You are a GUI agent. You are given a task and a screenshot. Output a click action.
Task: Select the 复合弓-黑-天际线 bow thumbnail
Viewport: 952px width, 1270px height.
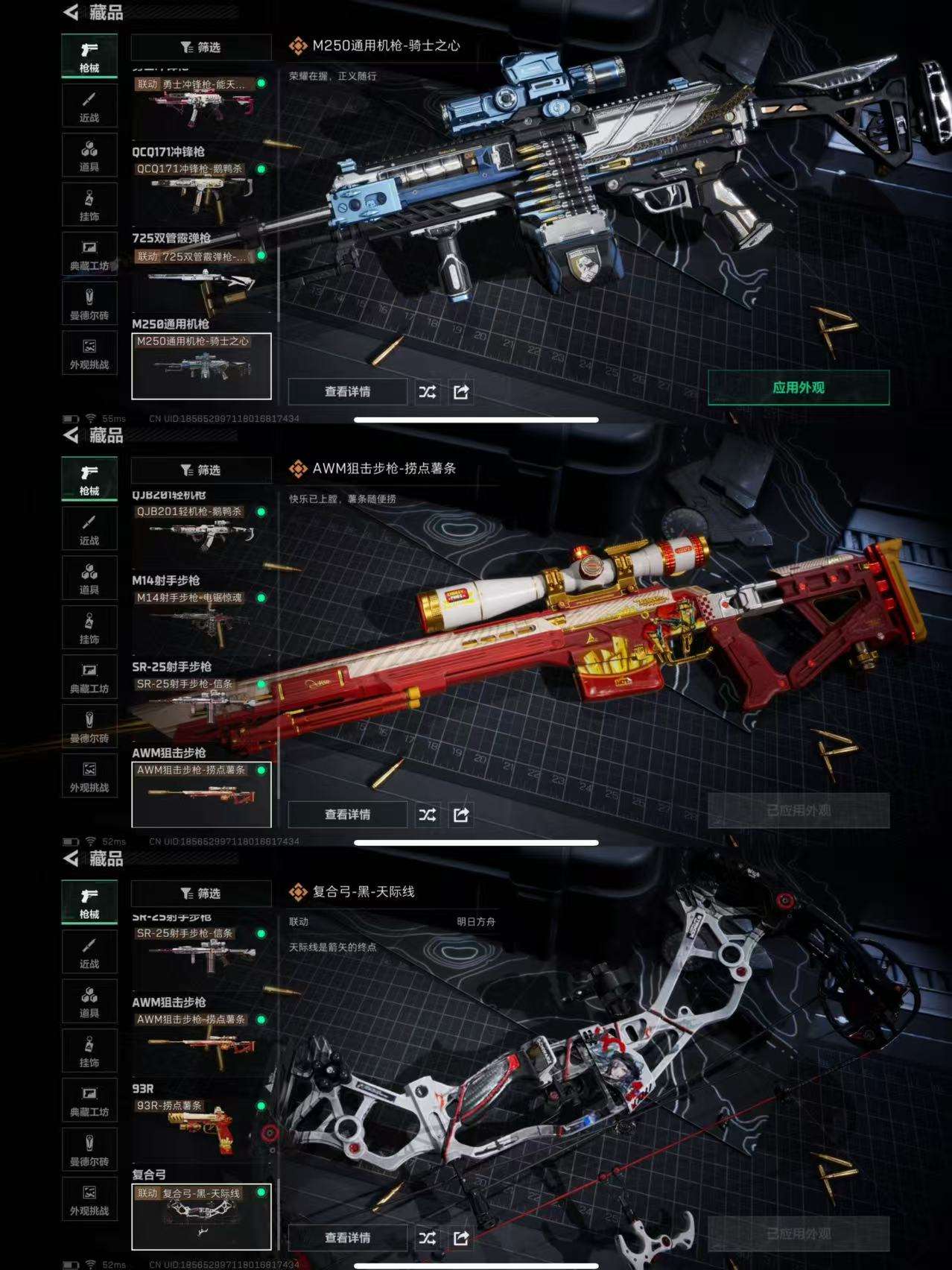[x=201, y=1216]
